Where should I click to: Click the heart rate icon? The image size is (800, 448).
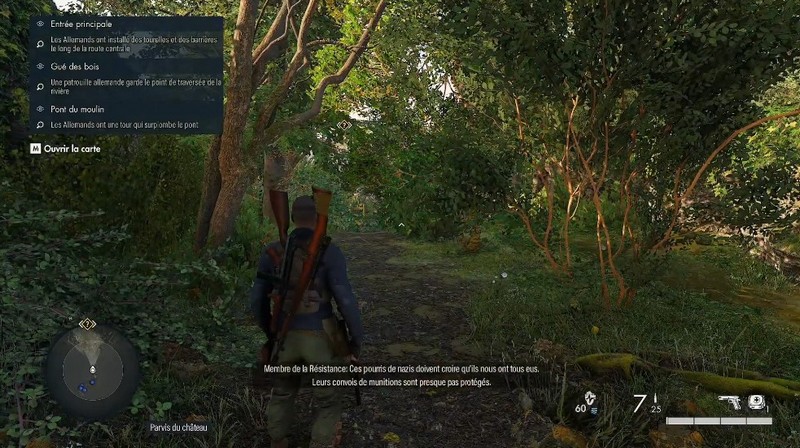[592, 400]
